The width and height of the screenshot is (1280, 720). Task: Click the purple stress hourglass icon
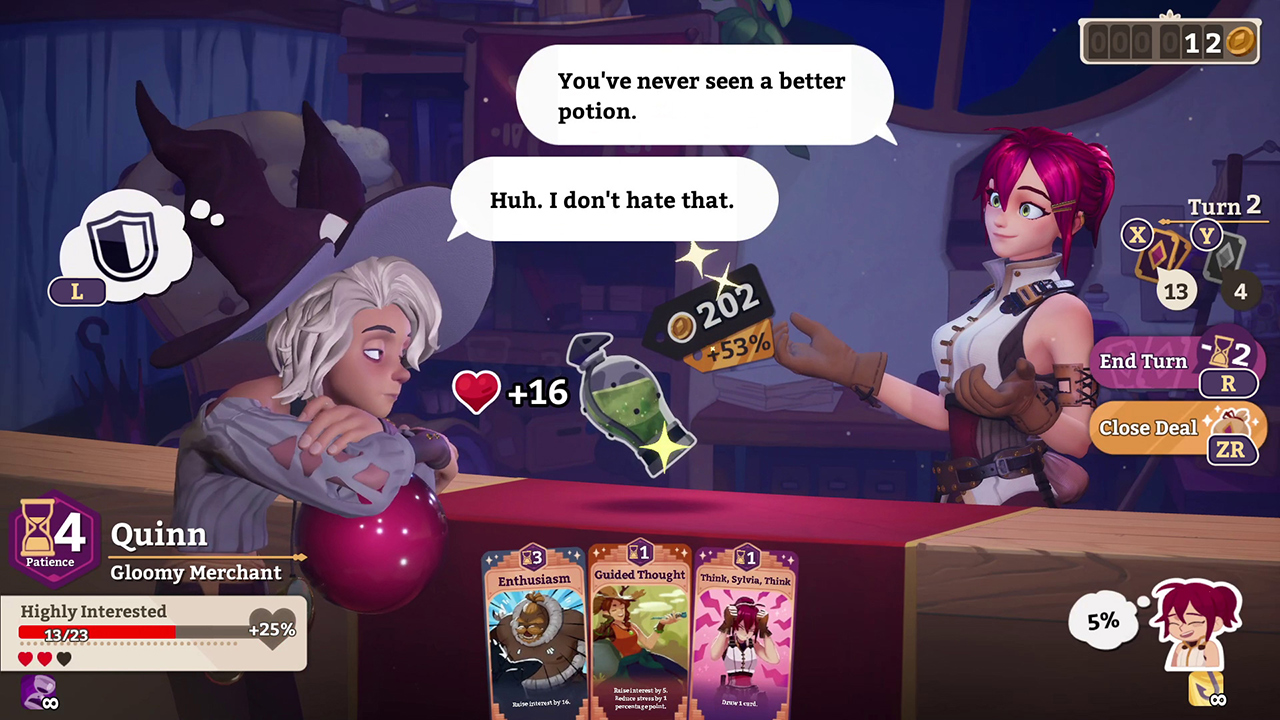(x=38, y=690)
